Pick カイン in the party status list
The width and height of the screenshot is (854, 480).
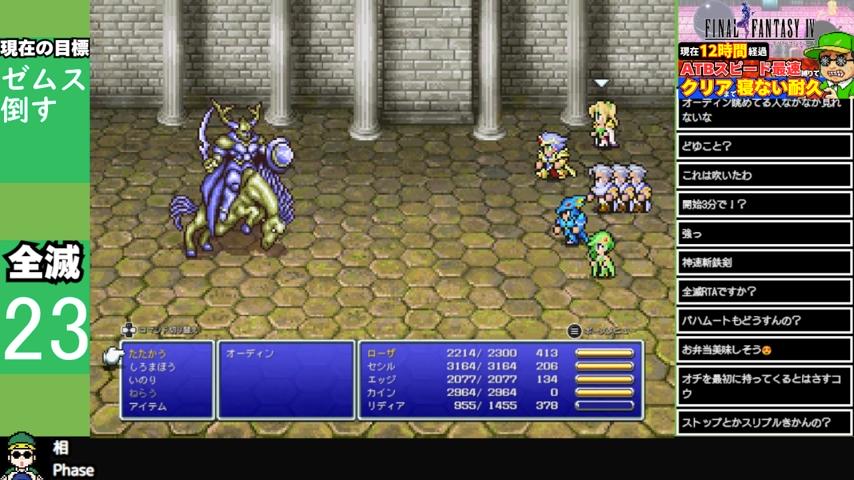coord(382,393)
